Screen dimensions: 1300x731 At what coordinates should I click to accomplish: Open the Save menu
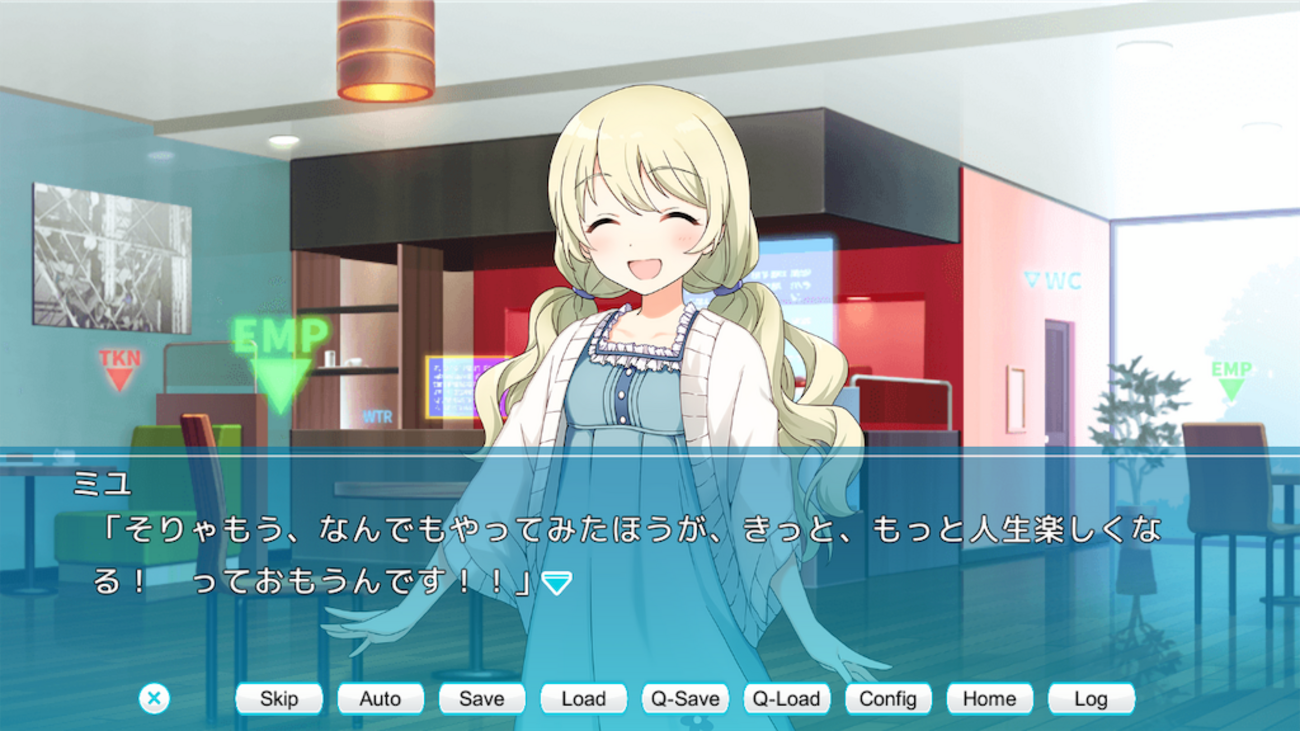click(481, 699)
